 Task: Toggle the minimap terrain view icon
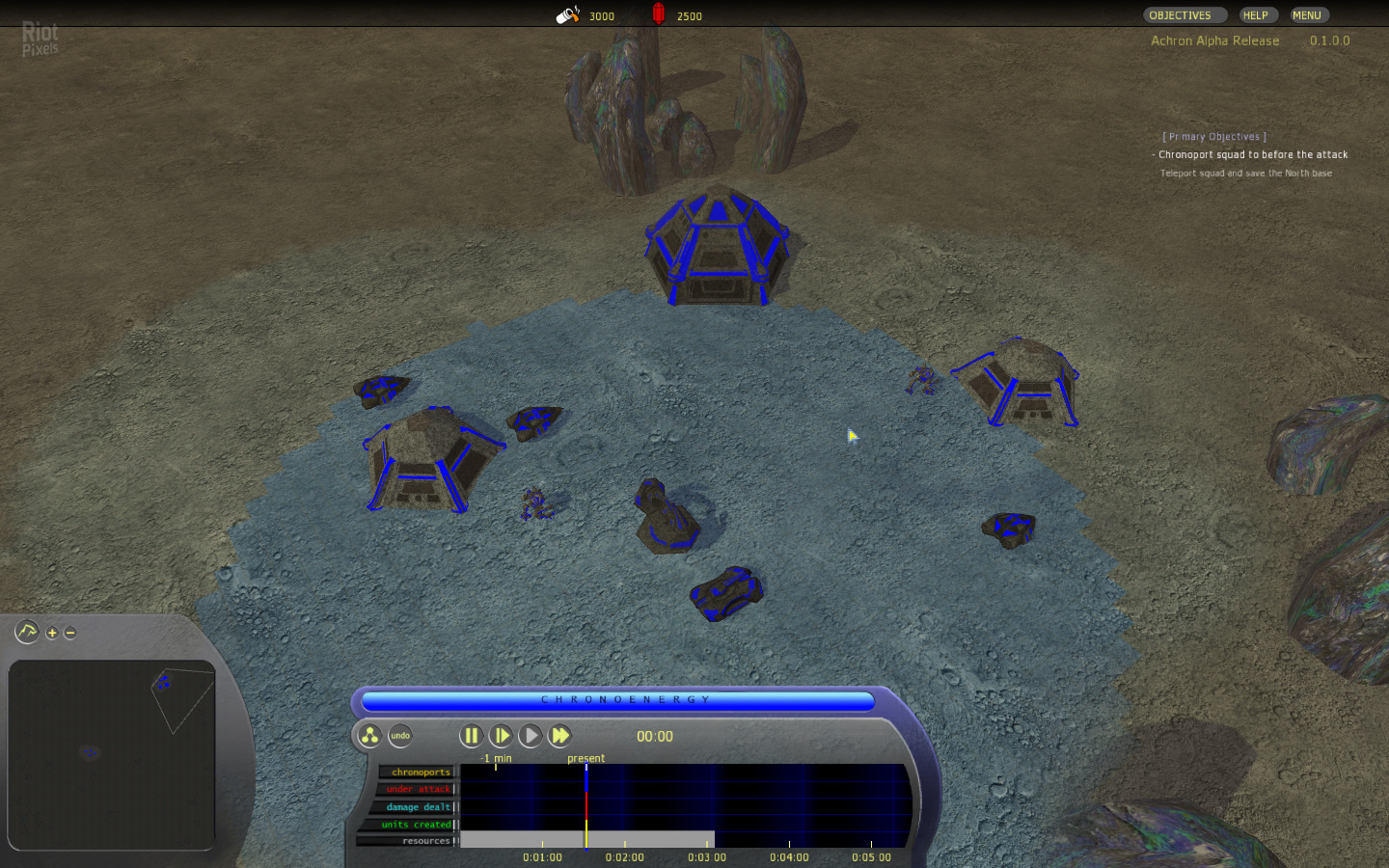click(x=26, y=632)
